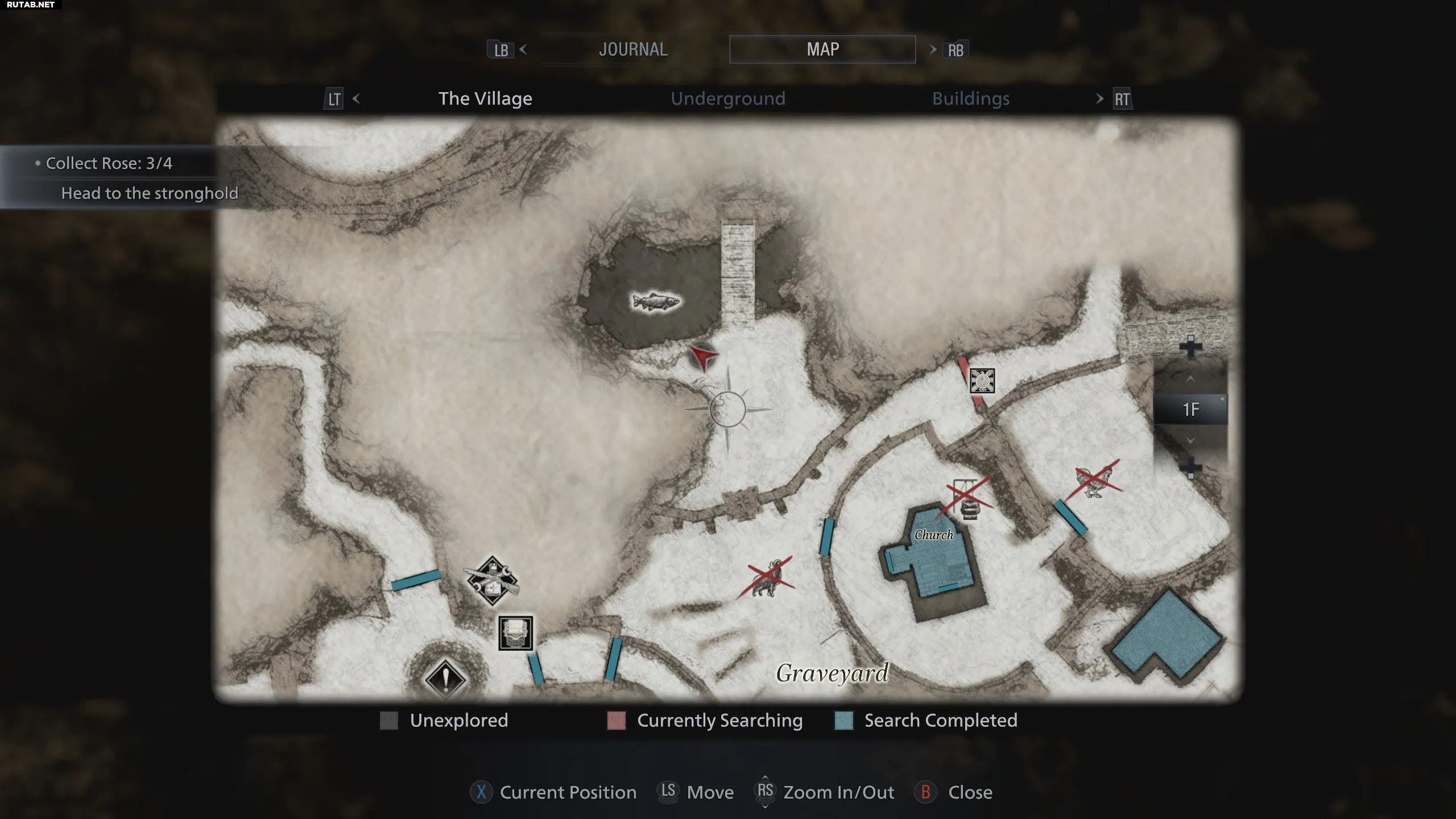Screen dimensions: 1456x819
Task: Show the Buildings map
Action: tap(970, 99)
